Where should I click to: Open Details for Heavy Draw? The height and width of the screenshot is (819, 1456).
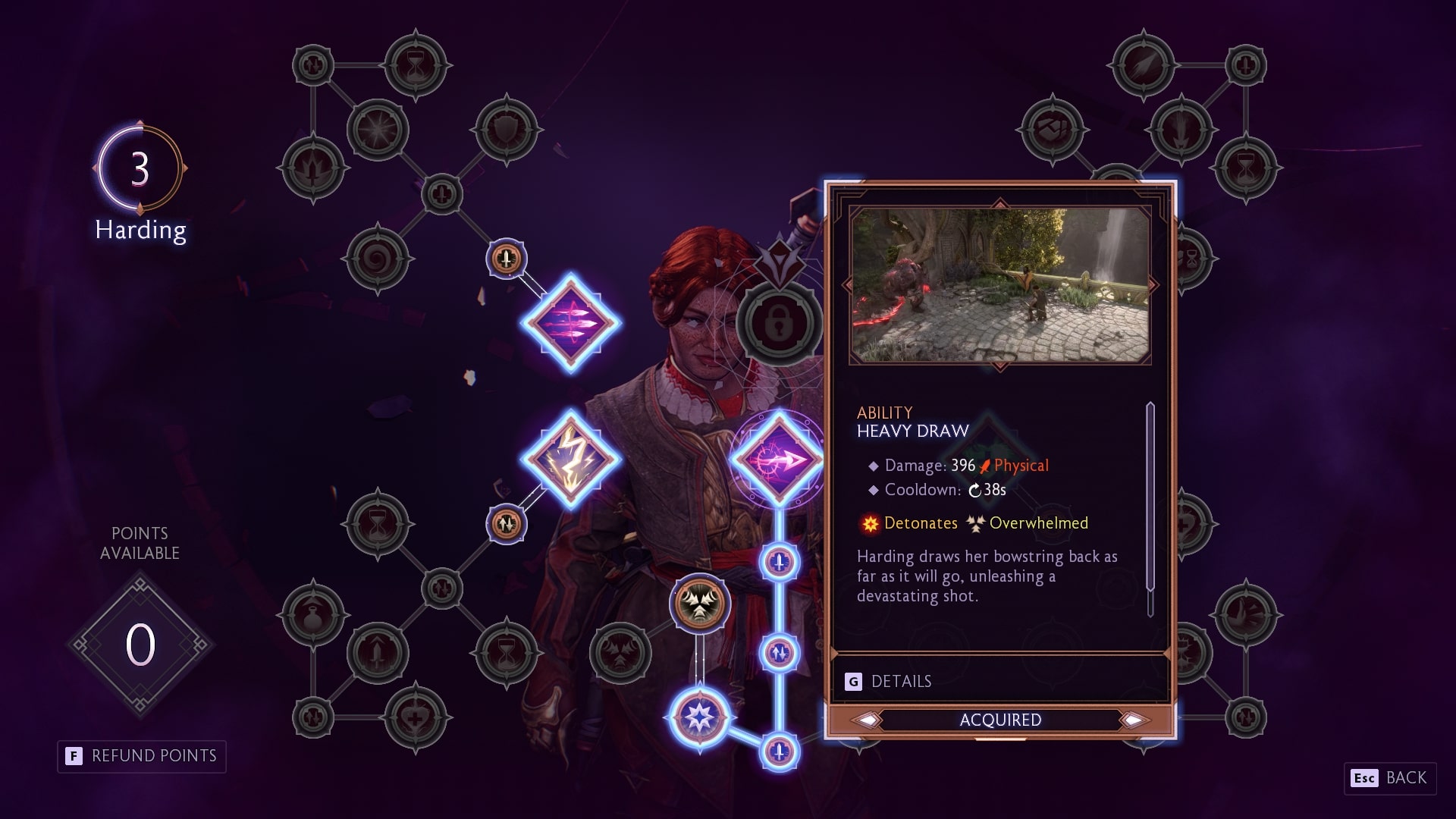[x=890, y=681]
